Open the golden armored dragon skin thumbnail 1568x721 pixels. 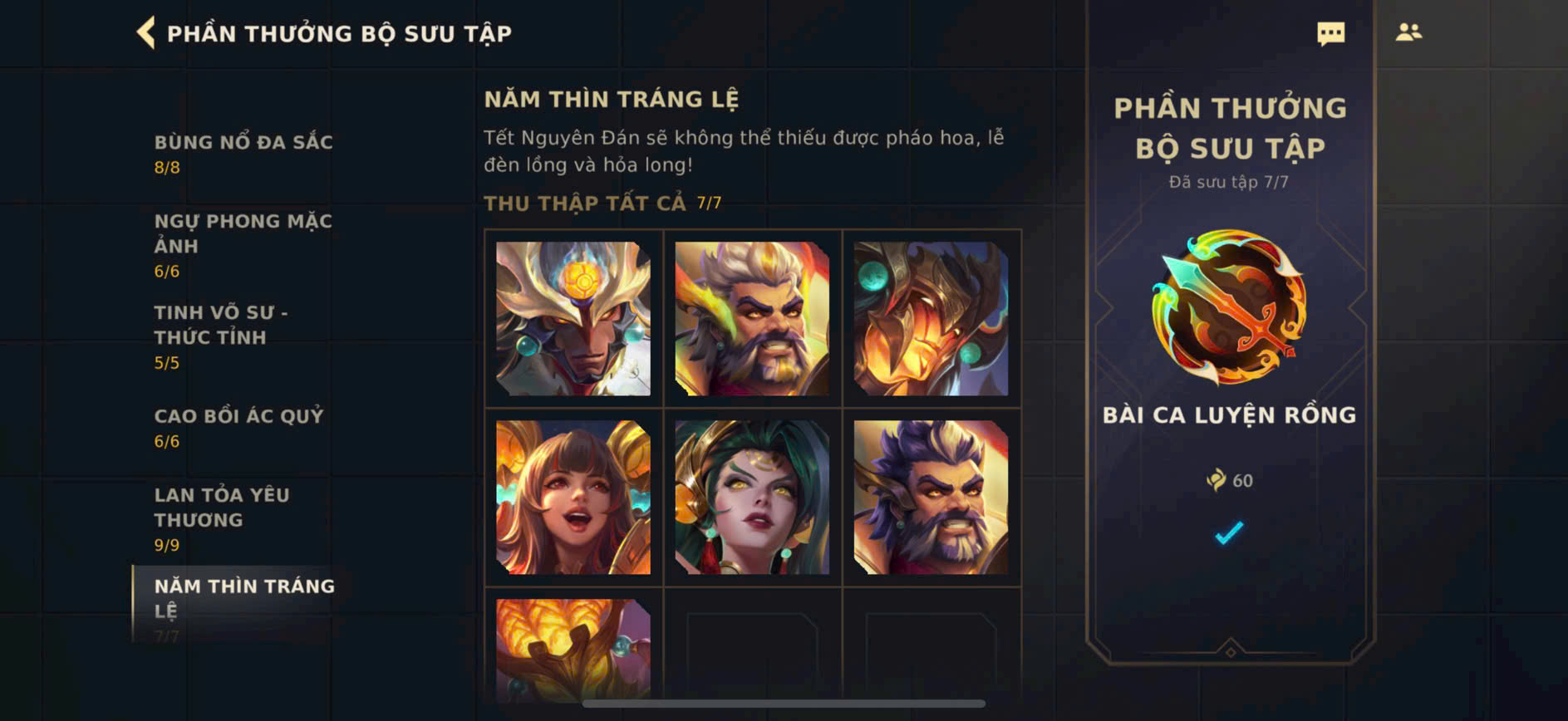click(931, 318)
